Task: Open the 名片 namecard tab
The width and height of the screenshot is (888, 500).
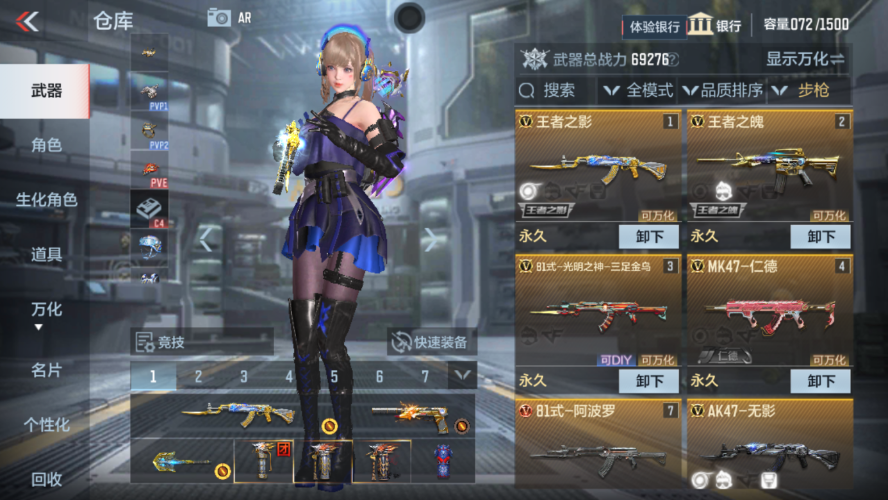Action: click(46, 370)
